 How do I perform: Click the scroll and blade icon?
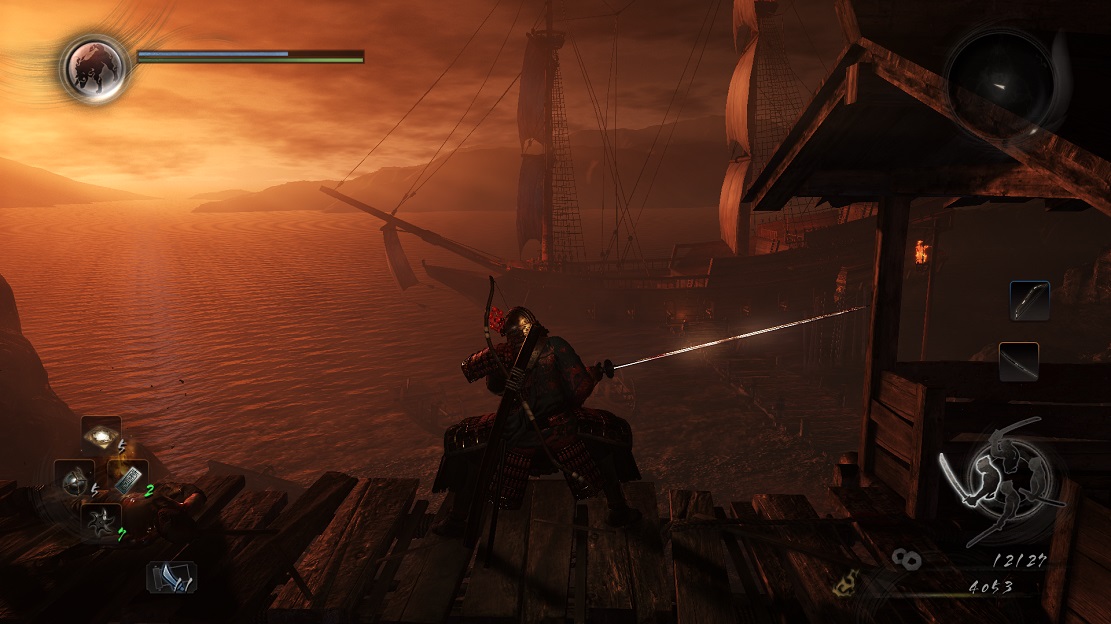click(x=172, y=577)
